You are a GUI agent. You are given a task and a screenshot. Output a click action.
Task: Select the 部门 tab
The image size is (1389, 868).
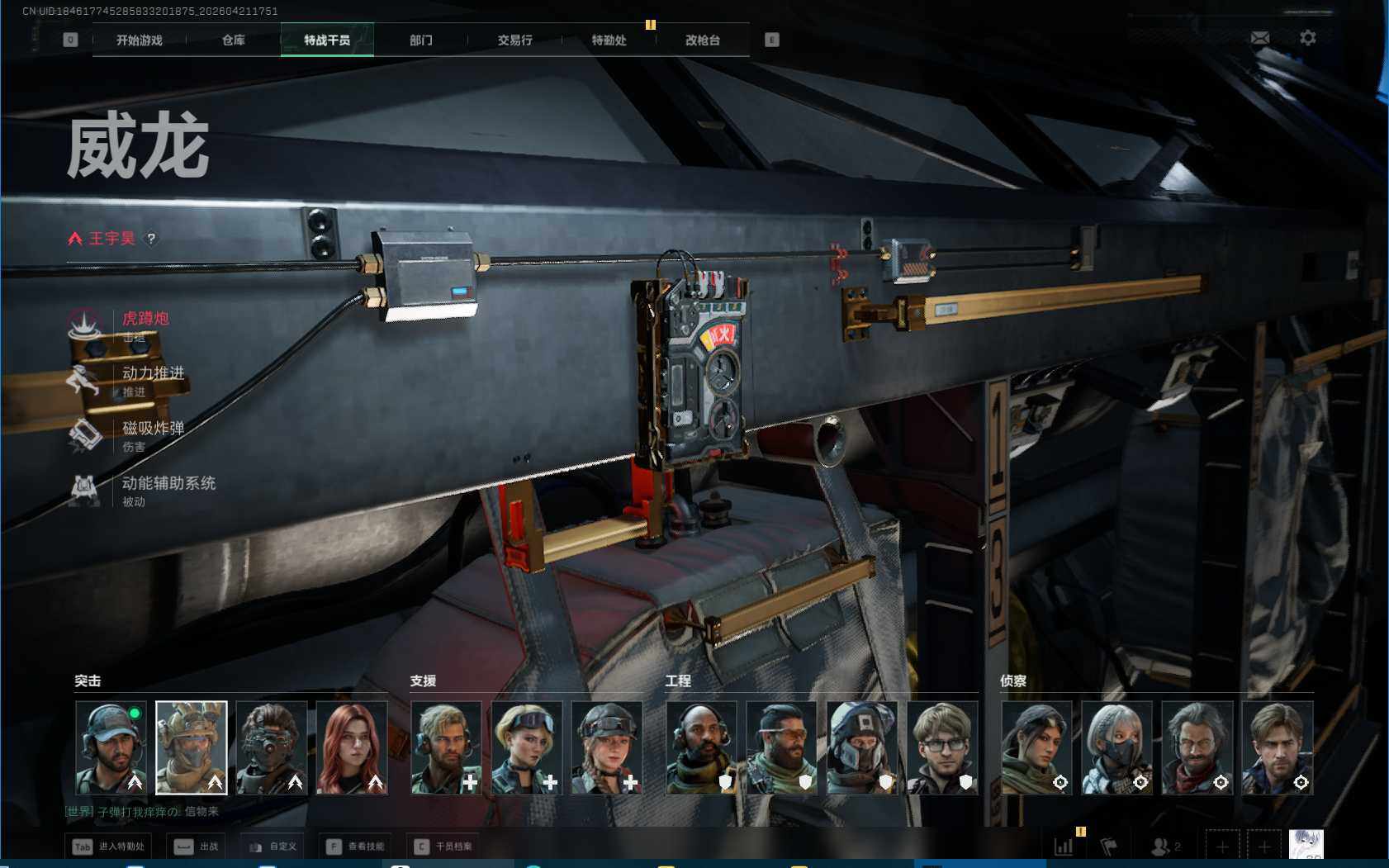421,40
